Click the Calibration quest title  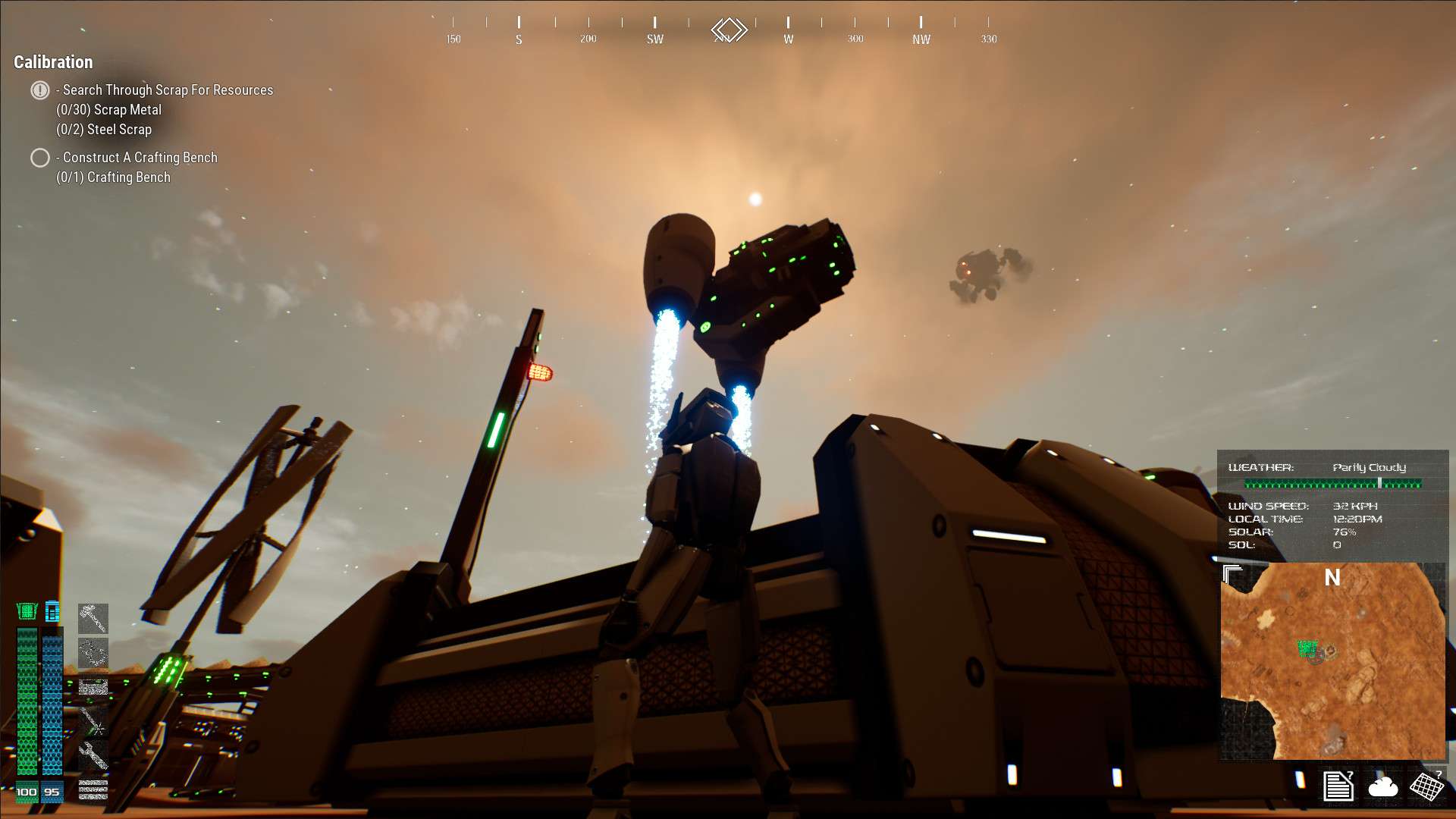point(53,62)
